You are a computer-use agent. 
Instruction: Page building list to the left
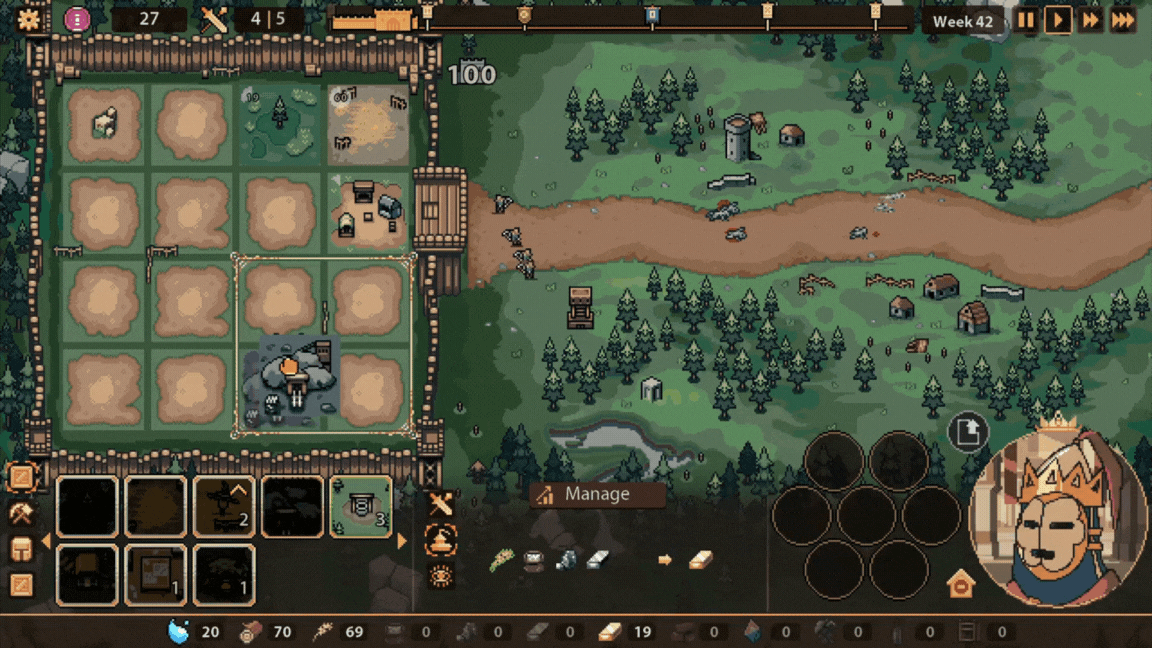[x=45, y=541]
